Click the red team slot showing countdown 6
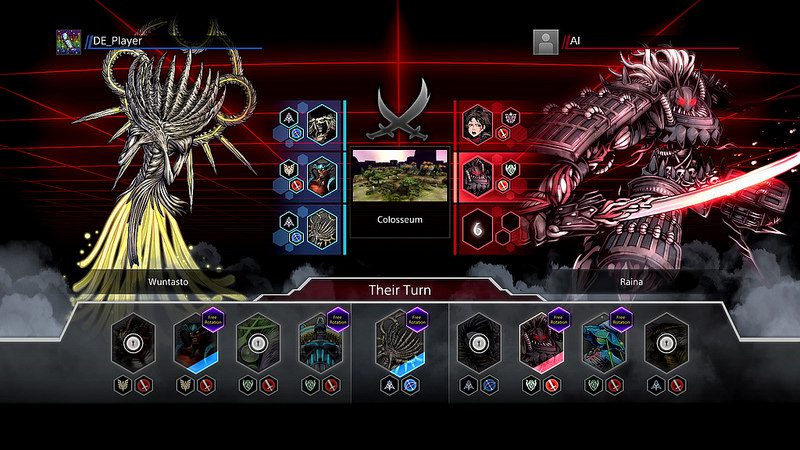 point(478,227)
